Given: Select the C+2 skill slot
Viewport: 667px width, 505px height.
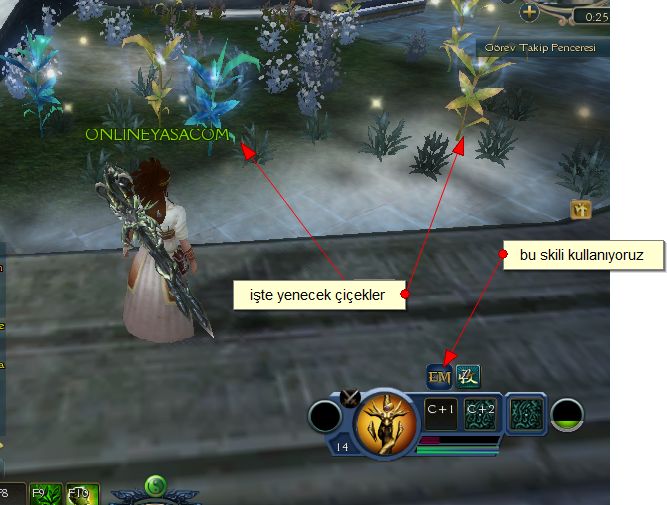Looking at the screenshot, I should [480, 414].
